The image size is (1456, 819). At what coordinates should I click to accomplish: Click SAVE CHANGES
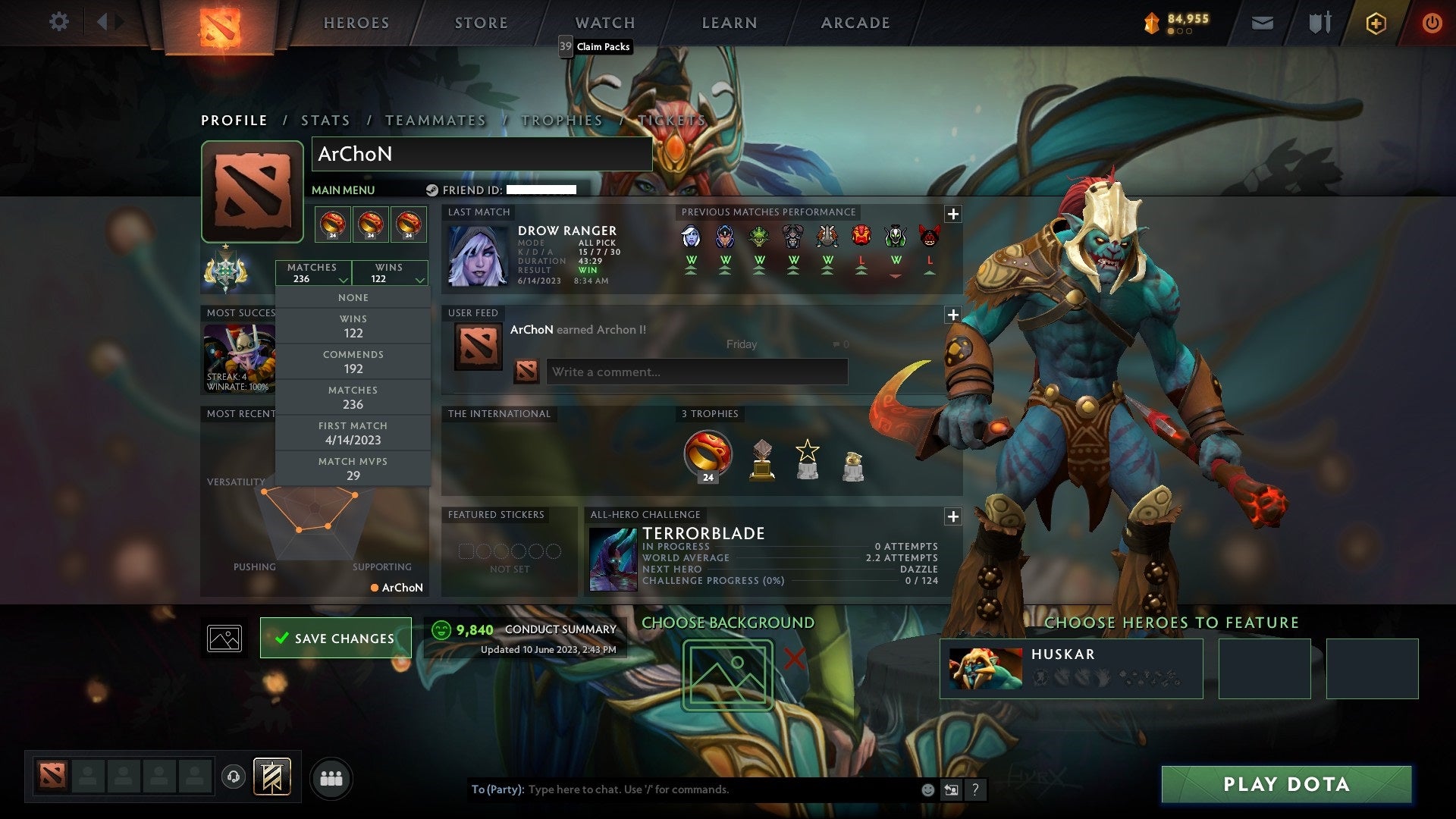click(x=335, y=638)
